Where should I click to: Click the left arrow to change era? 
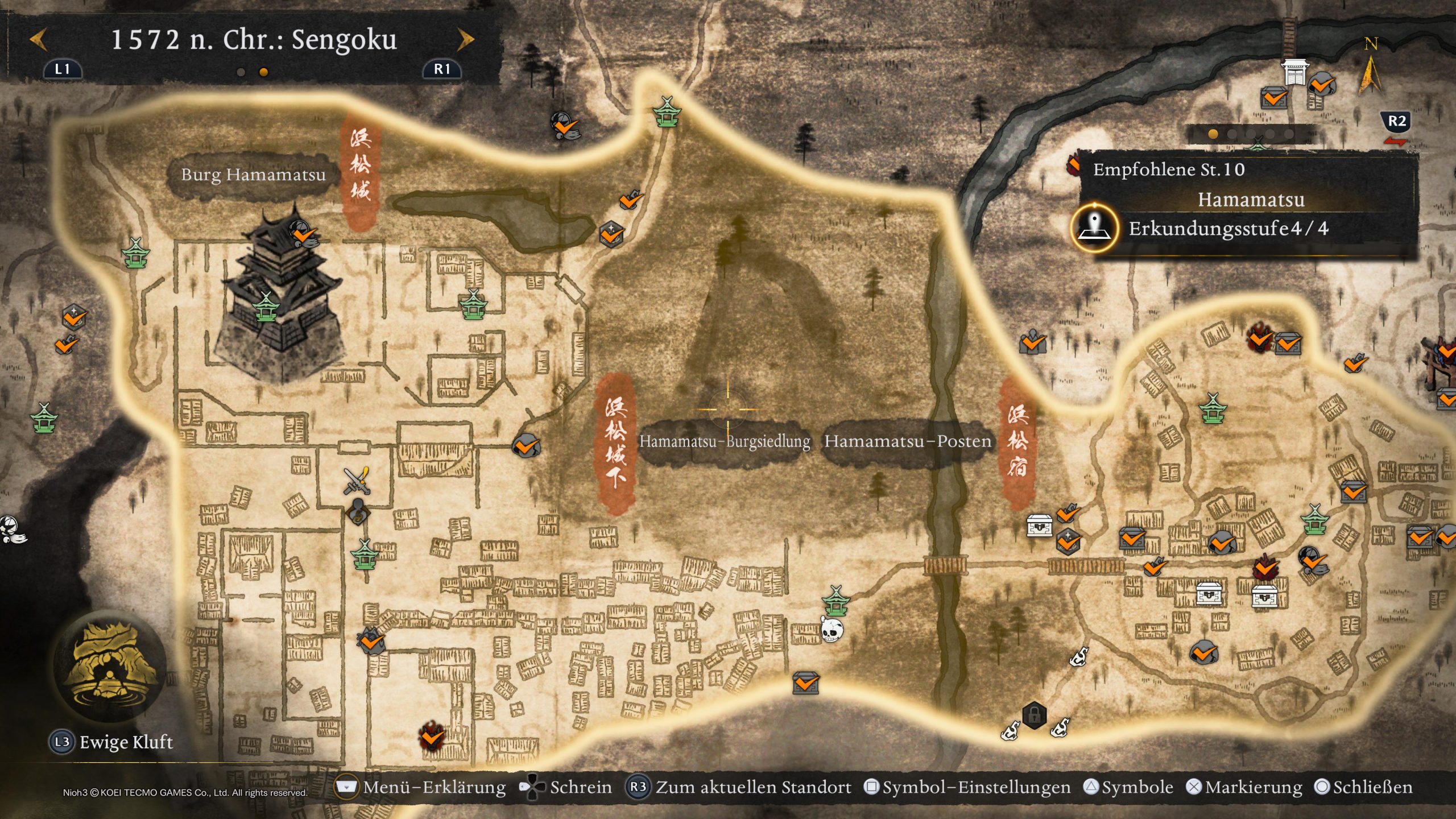[37, 40]
